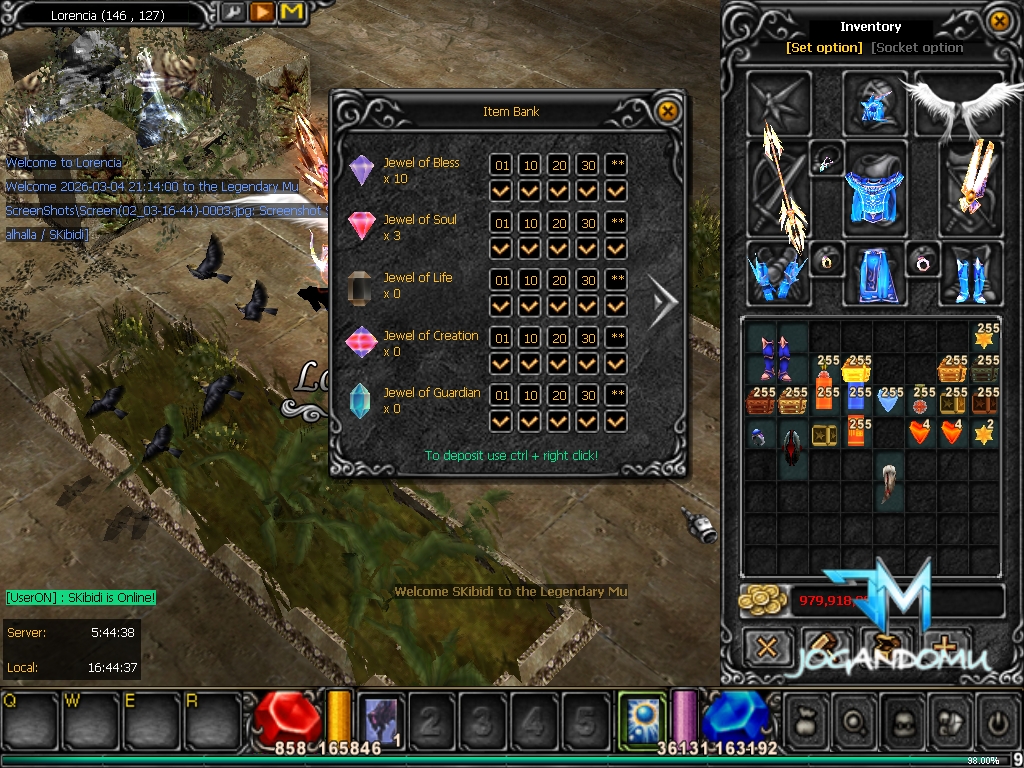
Task: Close the Item Bank window
Action: [x=667, y=110]
